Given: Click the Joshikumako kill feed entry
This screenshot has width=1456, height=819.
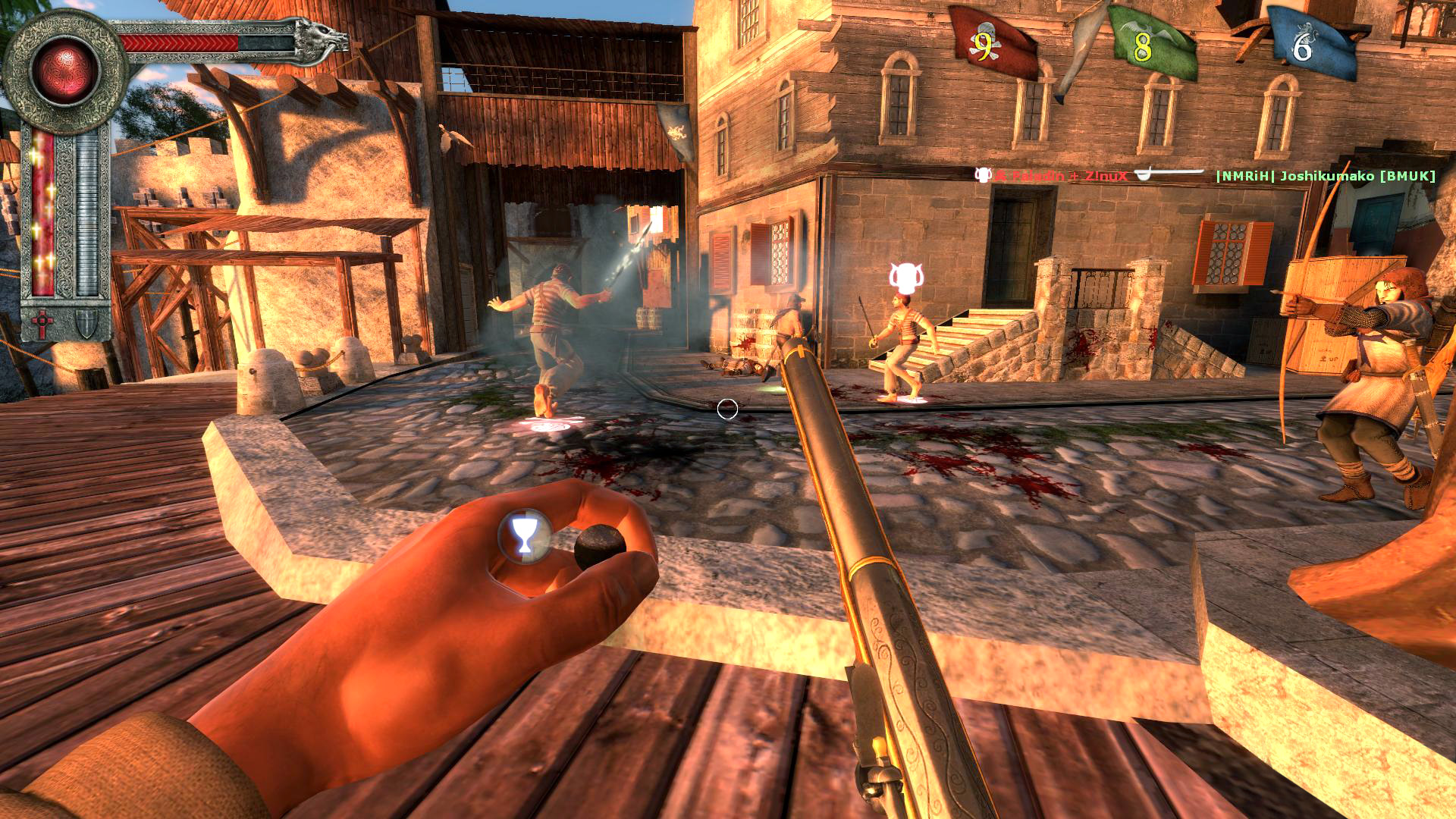Looking at the screenshot, I should (x=1325, y=176).
